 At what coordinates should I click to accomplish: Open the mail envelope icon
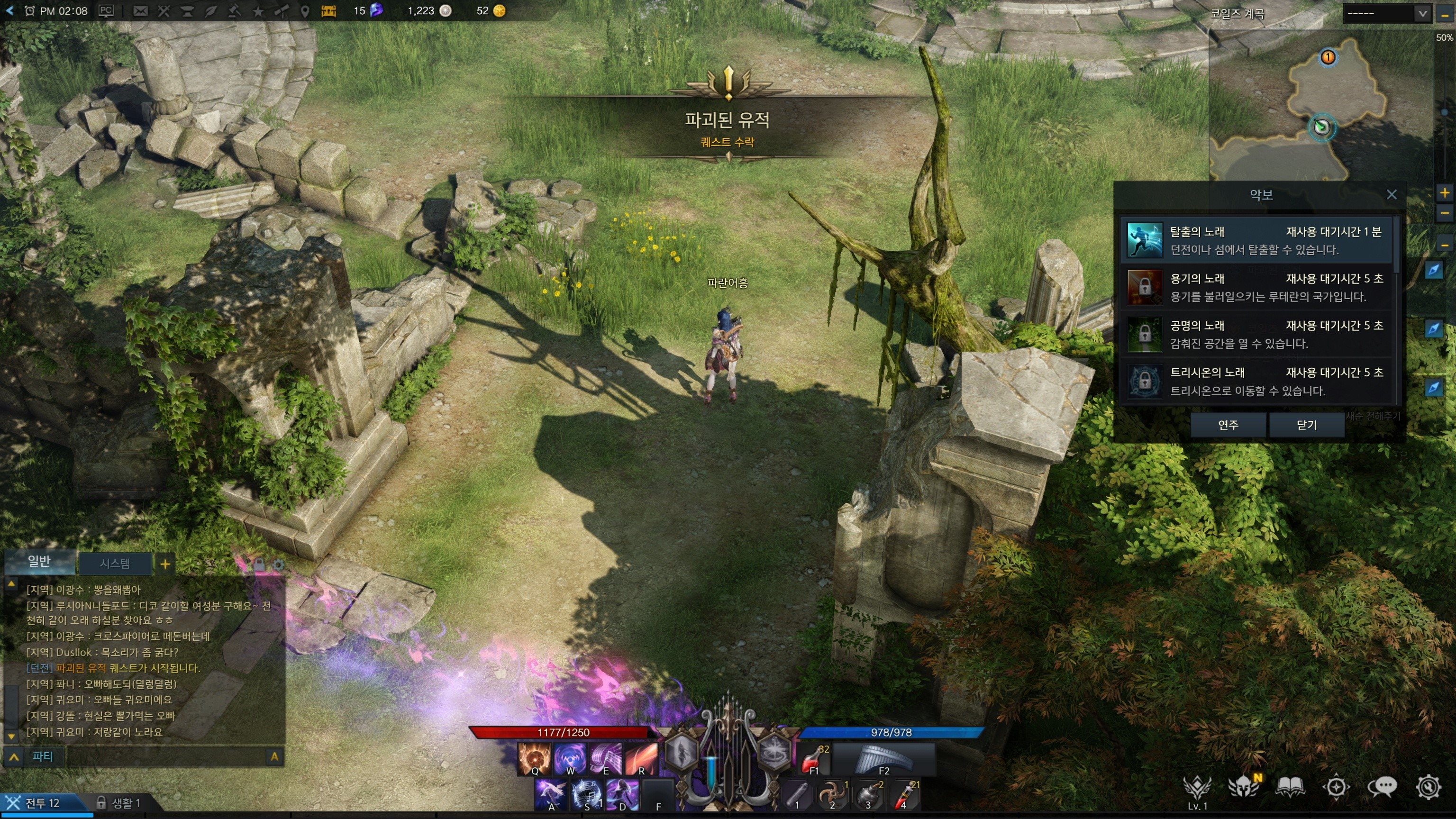140,11
